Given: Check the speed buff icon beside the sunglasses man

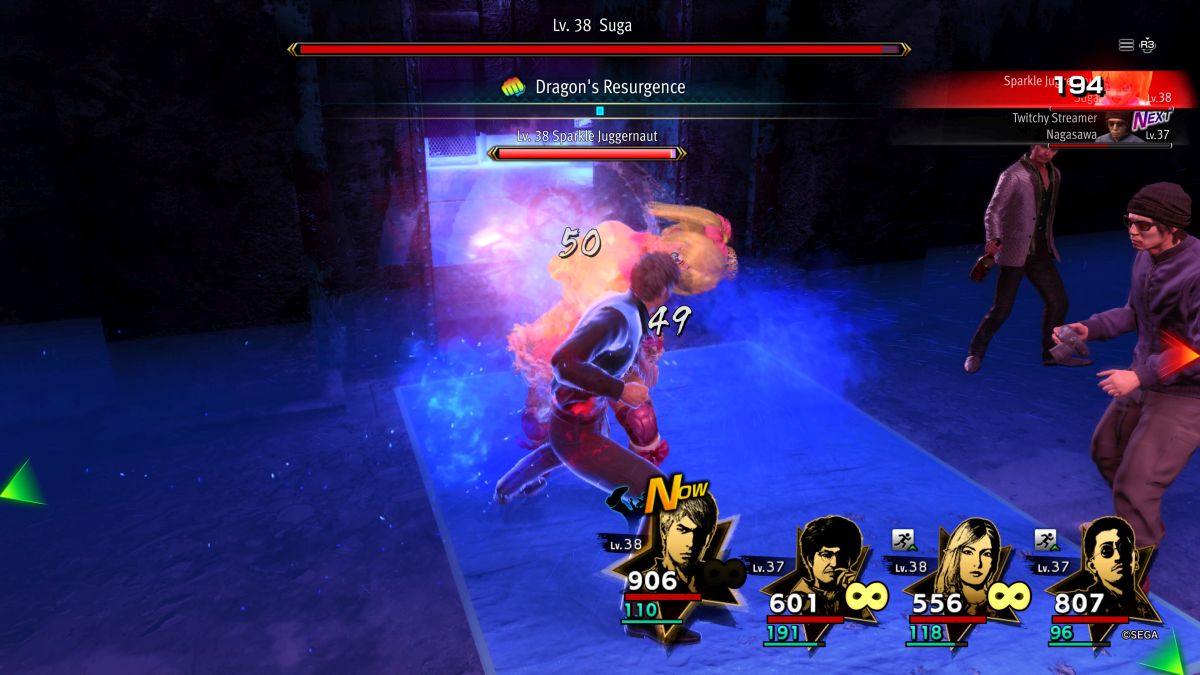Looking at the screenshot, I should (1046, 540).
